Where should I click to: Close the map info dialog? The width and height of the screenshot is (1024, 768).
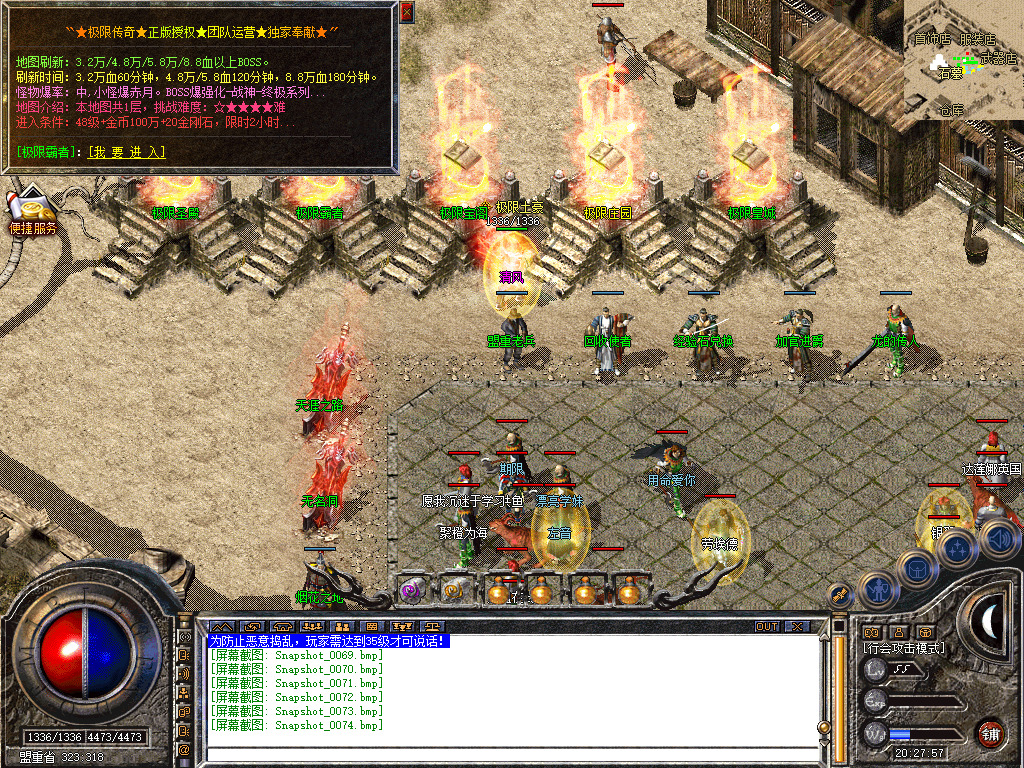pyautogui.click(x=406, y=13)
